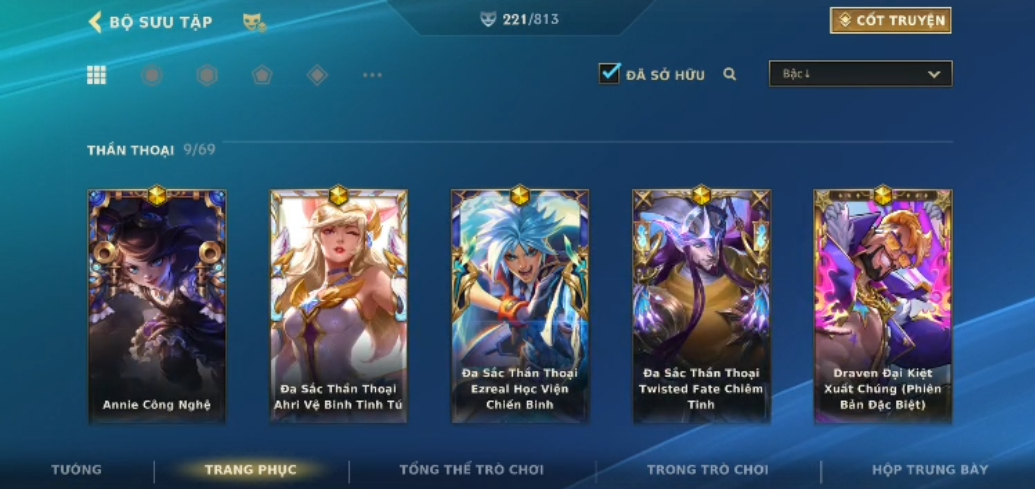
Task: Open the skin search magnifier
Action: [x=730, y=74]
